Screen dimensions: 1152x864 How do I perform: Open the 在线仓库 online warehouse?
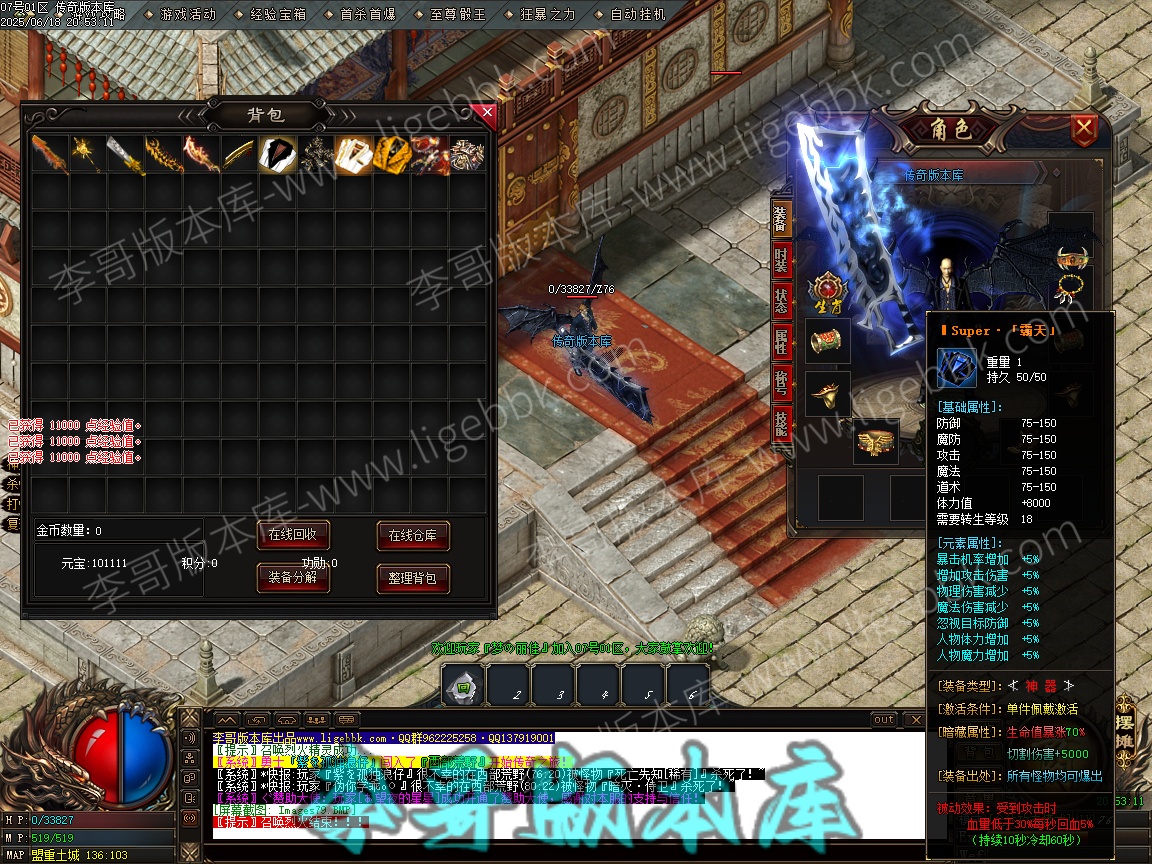point(412,535)
